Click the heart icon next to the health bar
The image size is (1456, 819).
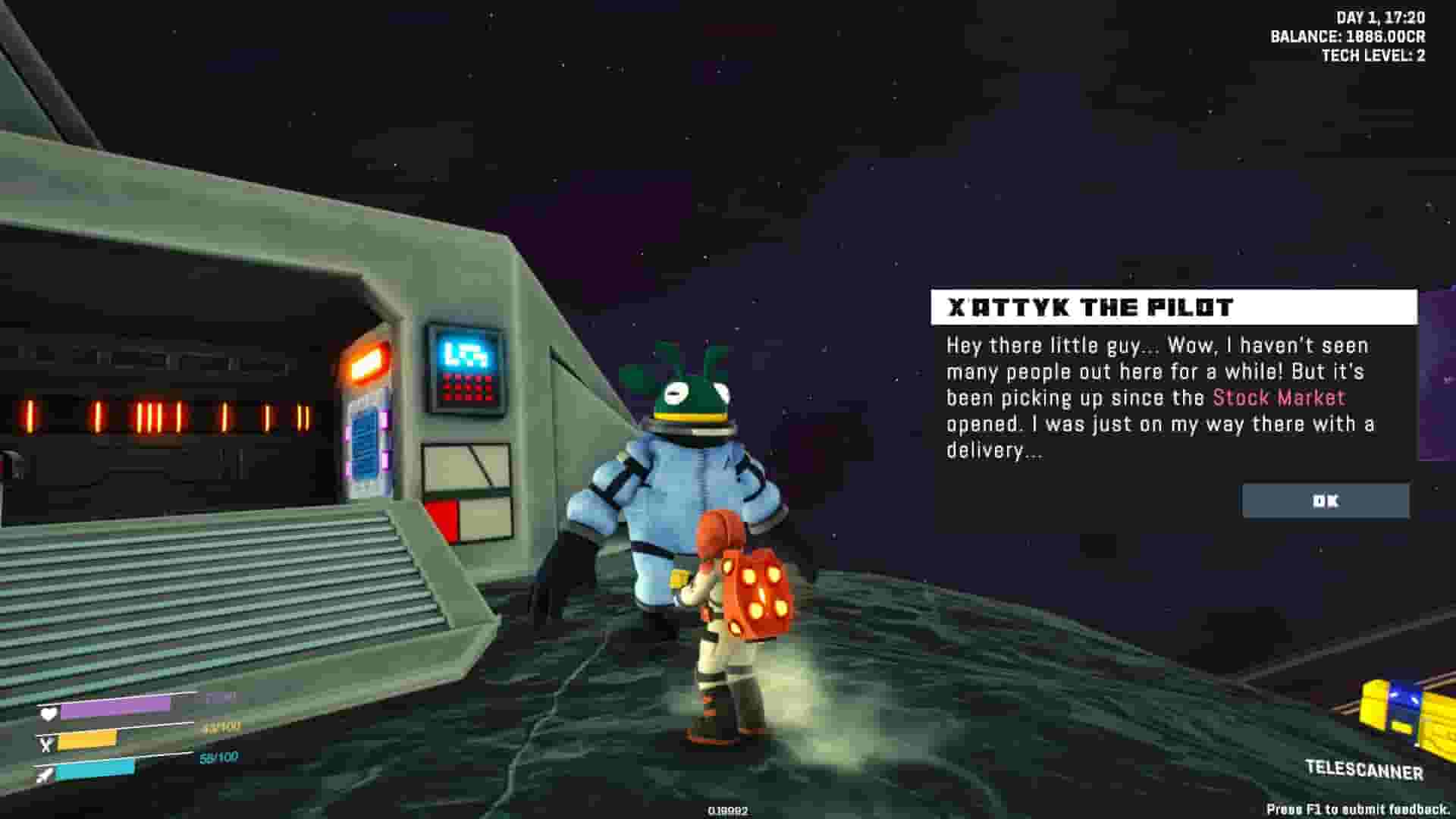pyautogui.click(x=47, y=714)
